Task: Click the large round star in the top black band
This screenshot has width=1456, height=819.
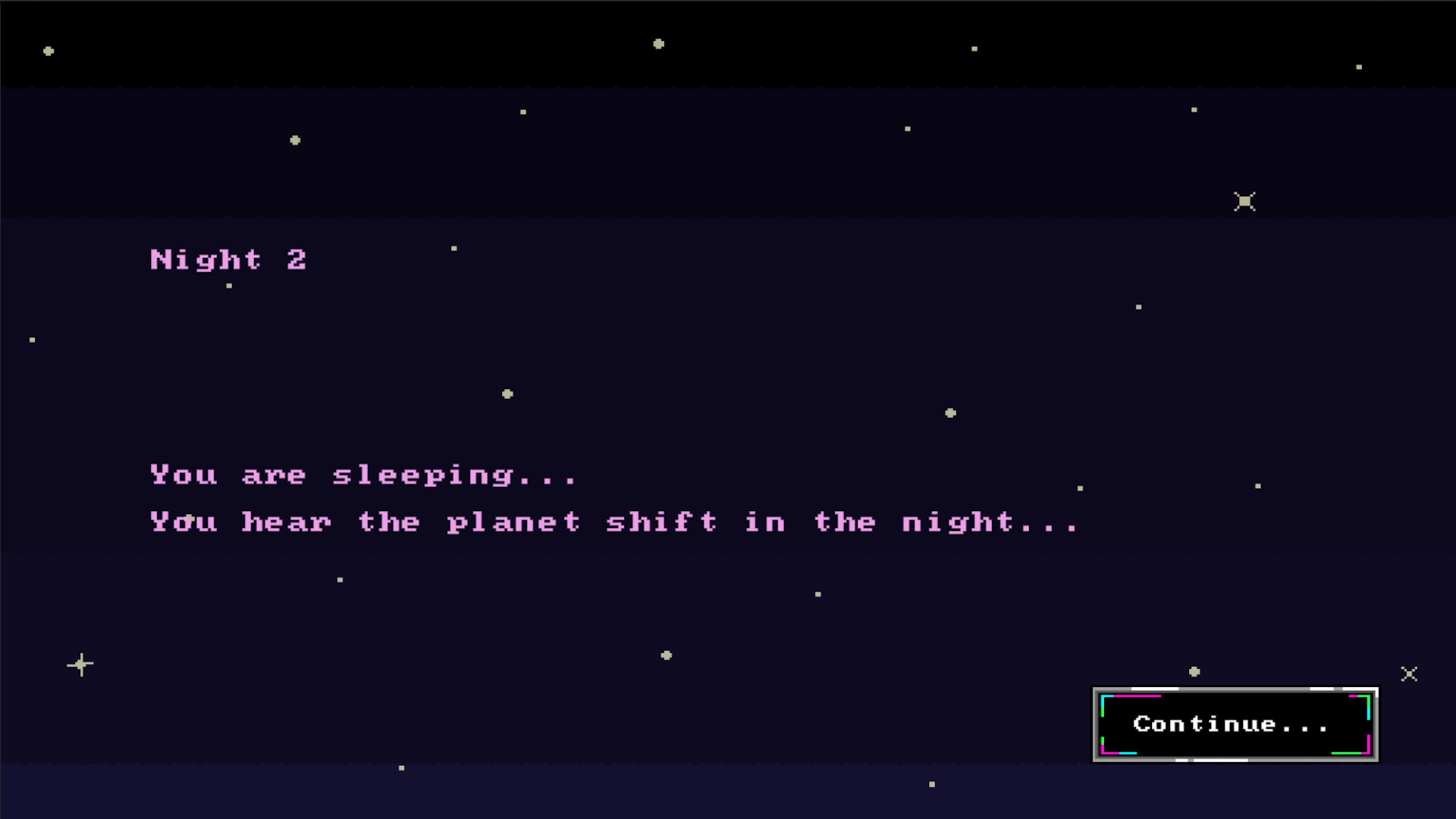Action: coord(660,44)
